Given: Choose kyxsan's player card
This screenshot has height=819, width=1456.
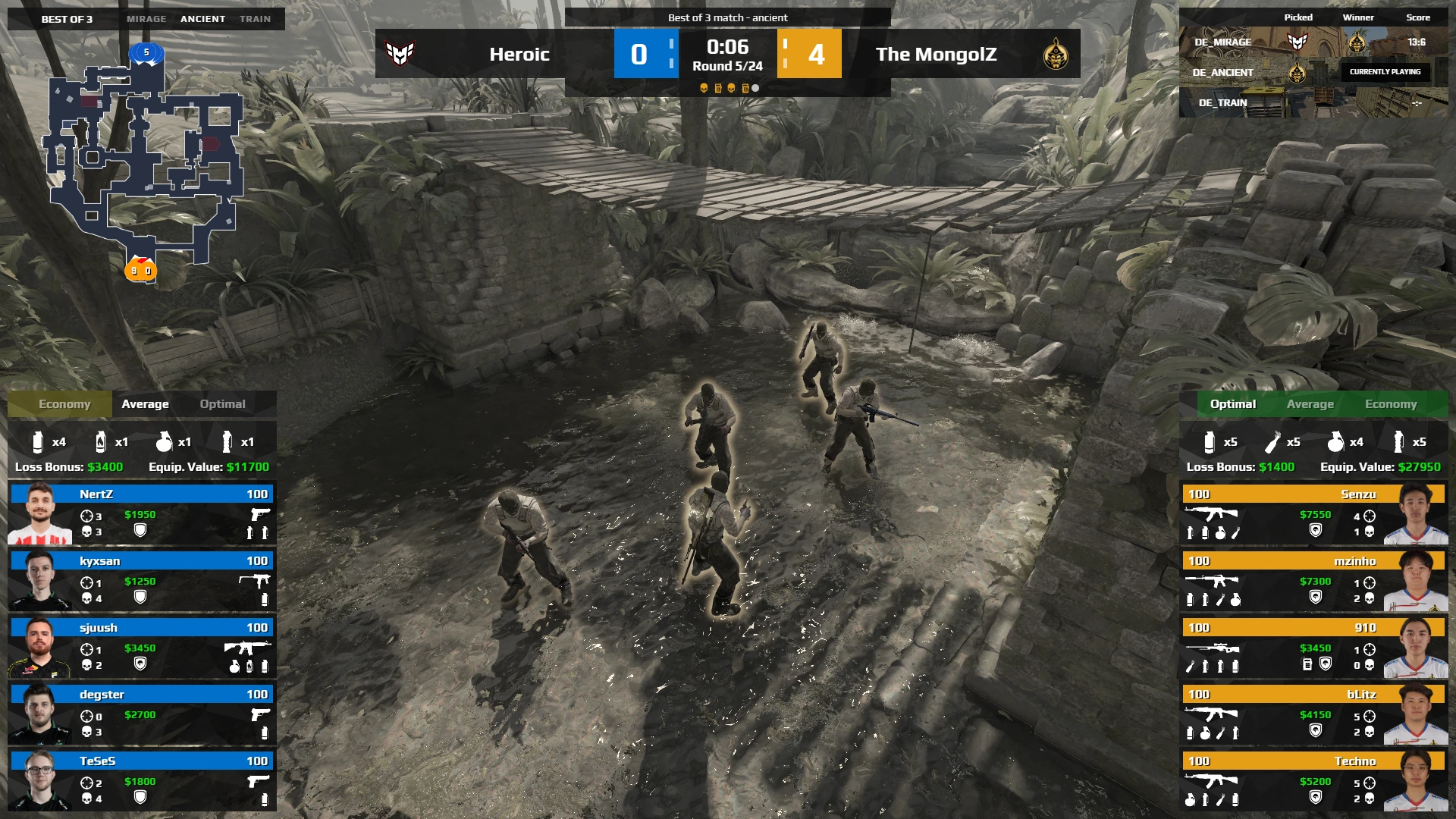Looking at the screenshot, I should click(x=142, y=580).
